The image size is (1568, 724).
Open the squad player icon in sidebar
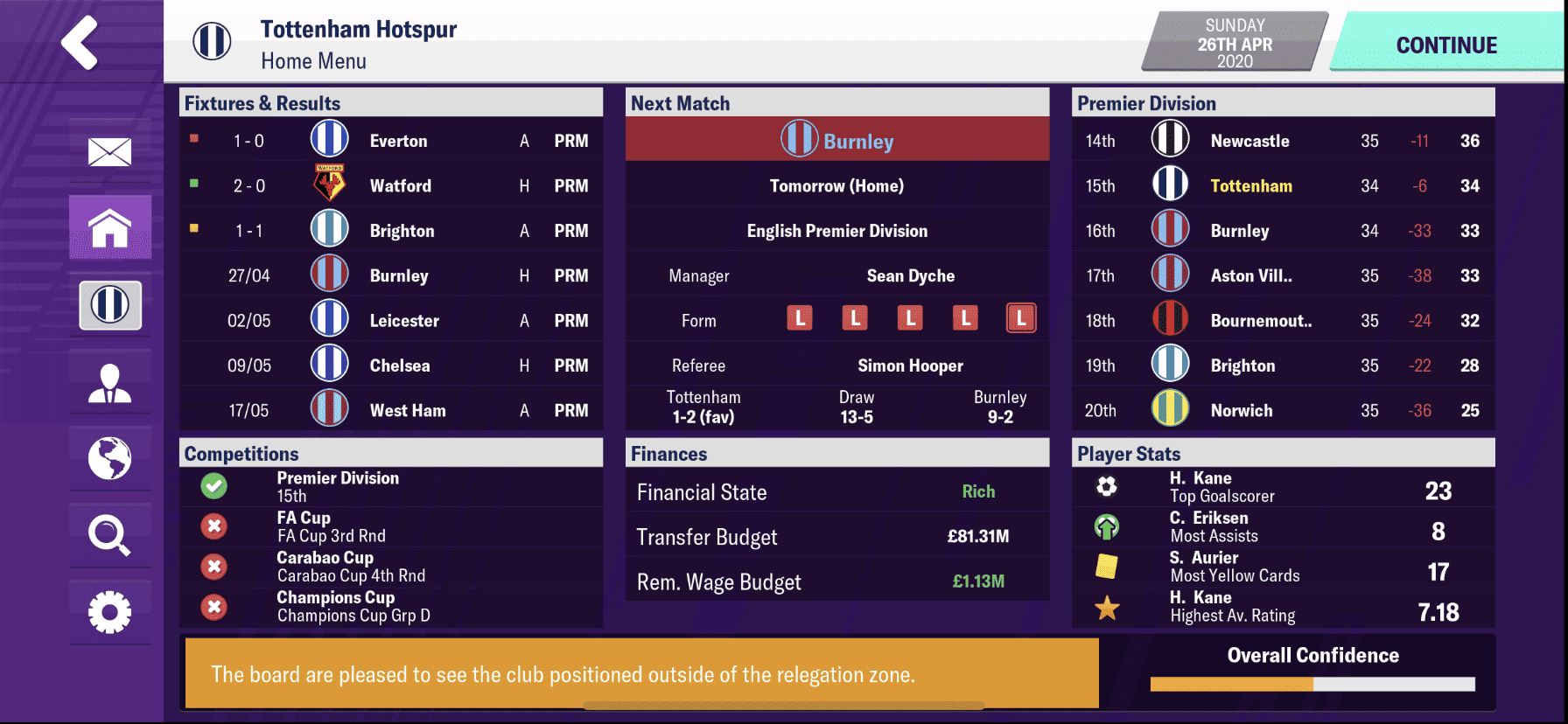(x=108, y=382)
